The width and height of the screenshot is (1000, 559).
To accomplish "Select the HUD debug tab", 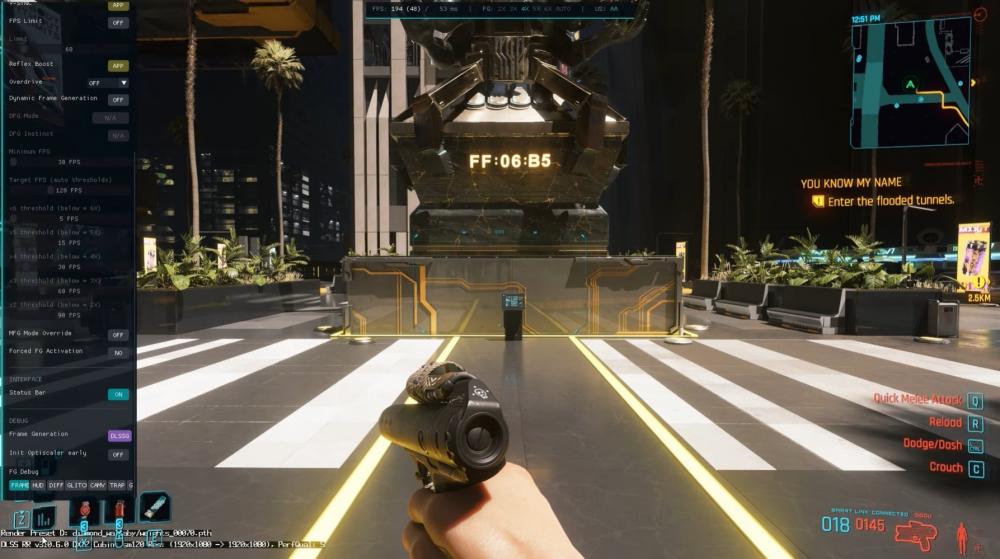I will point(37,485).
